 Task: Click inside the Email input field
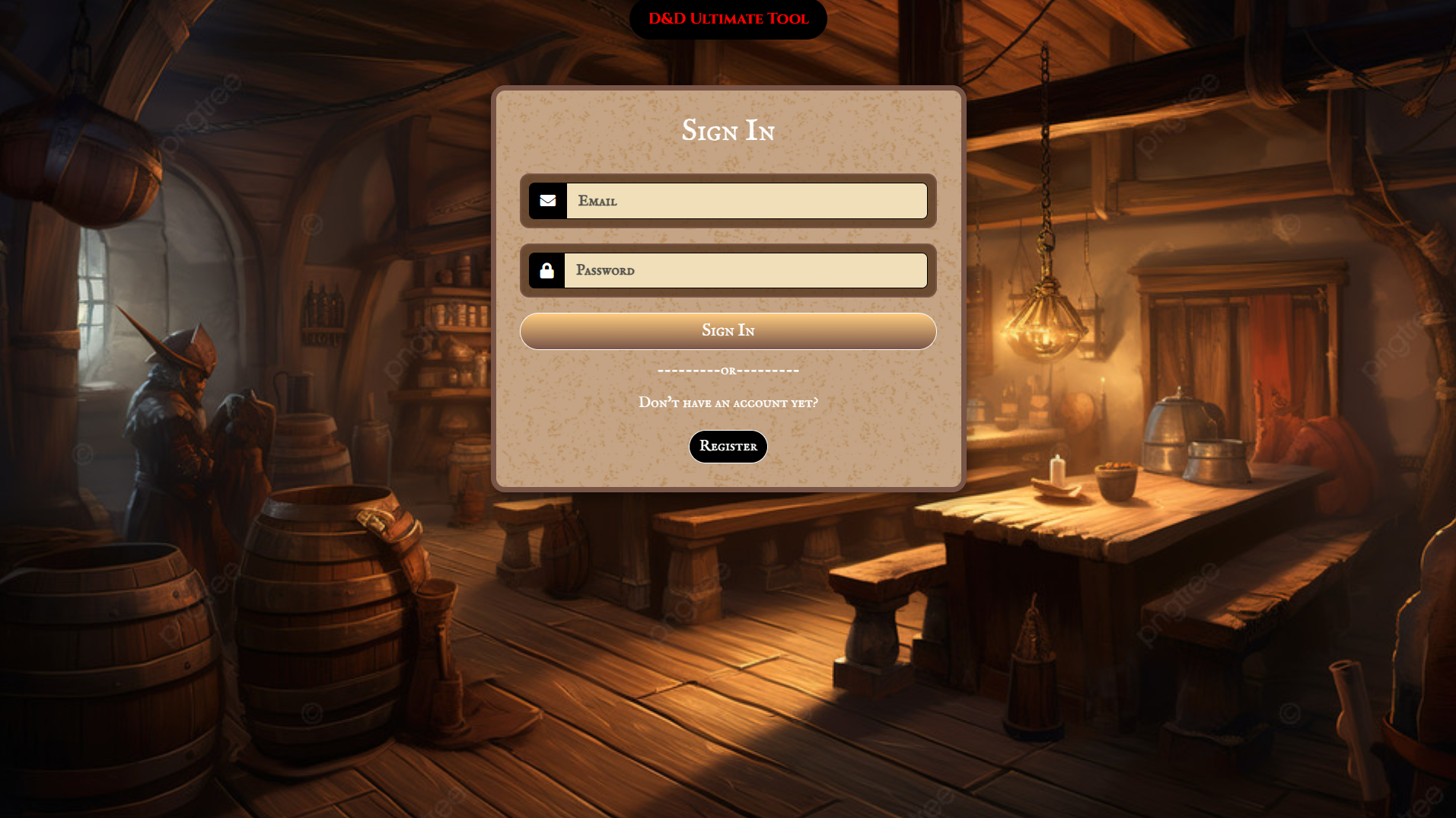tap(746, 200)
